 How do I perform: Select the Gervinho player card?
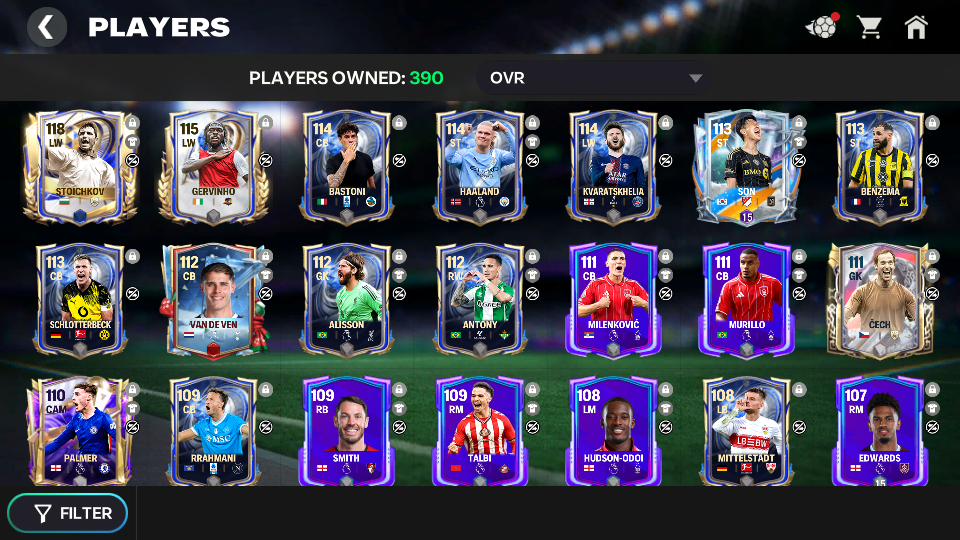[x=212, y=167]
